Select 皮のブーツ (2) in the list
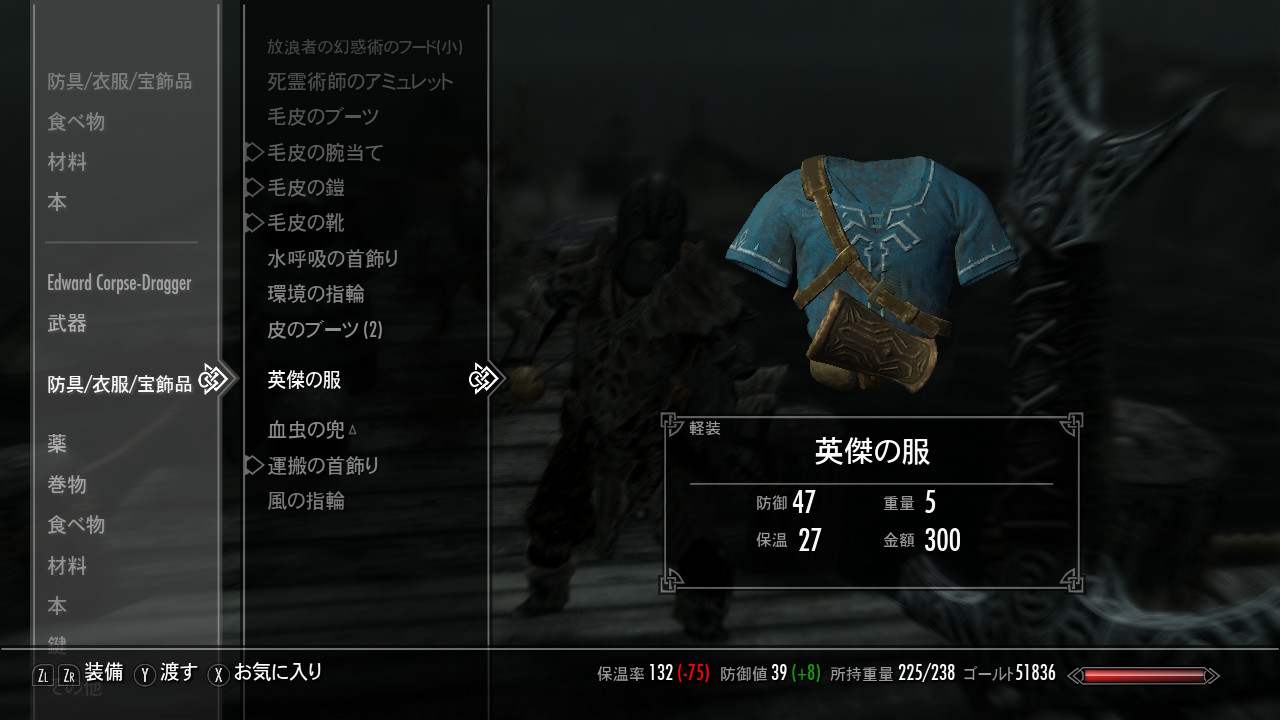Screen dimensions: 1280x720 click(325, 329)
